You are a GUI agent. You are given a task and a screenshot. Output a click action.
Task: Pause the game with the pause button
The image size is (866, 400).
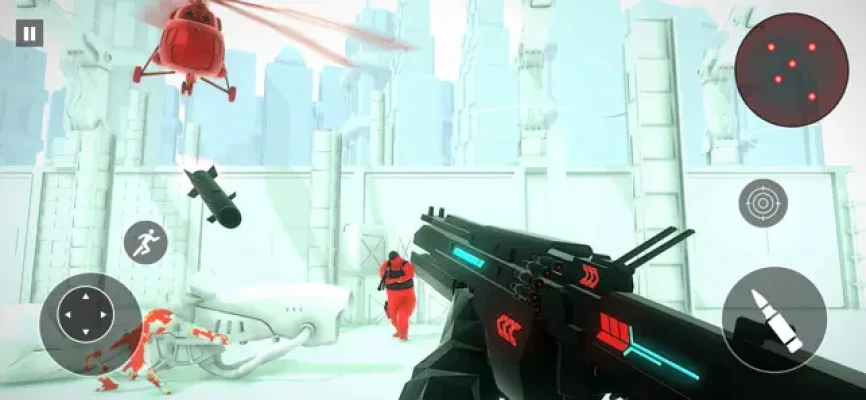pos(29,33)
